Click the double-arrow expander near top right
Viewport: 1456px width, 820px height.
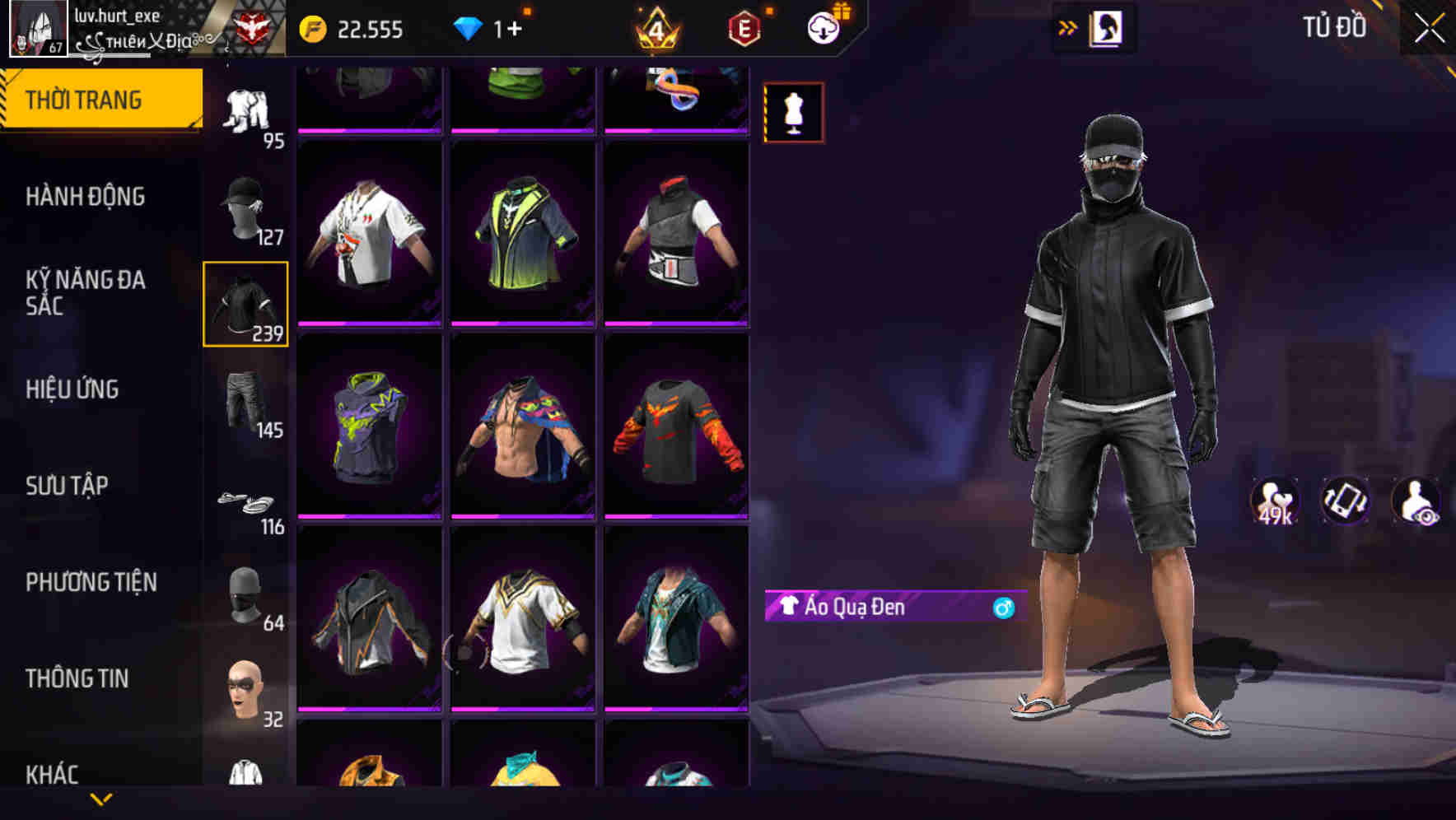[1068, 26]
